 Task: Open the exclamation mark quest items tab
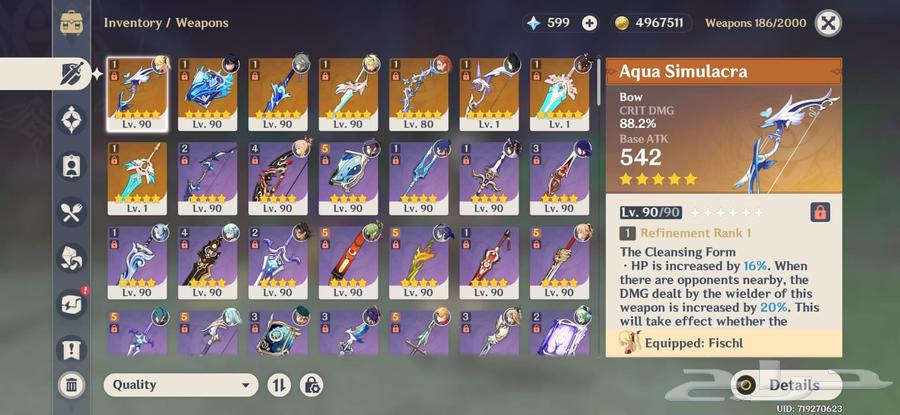[71, 349]
